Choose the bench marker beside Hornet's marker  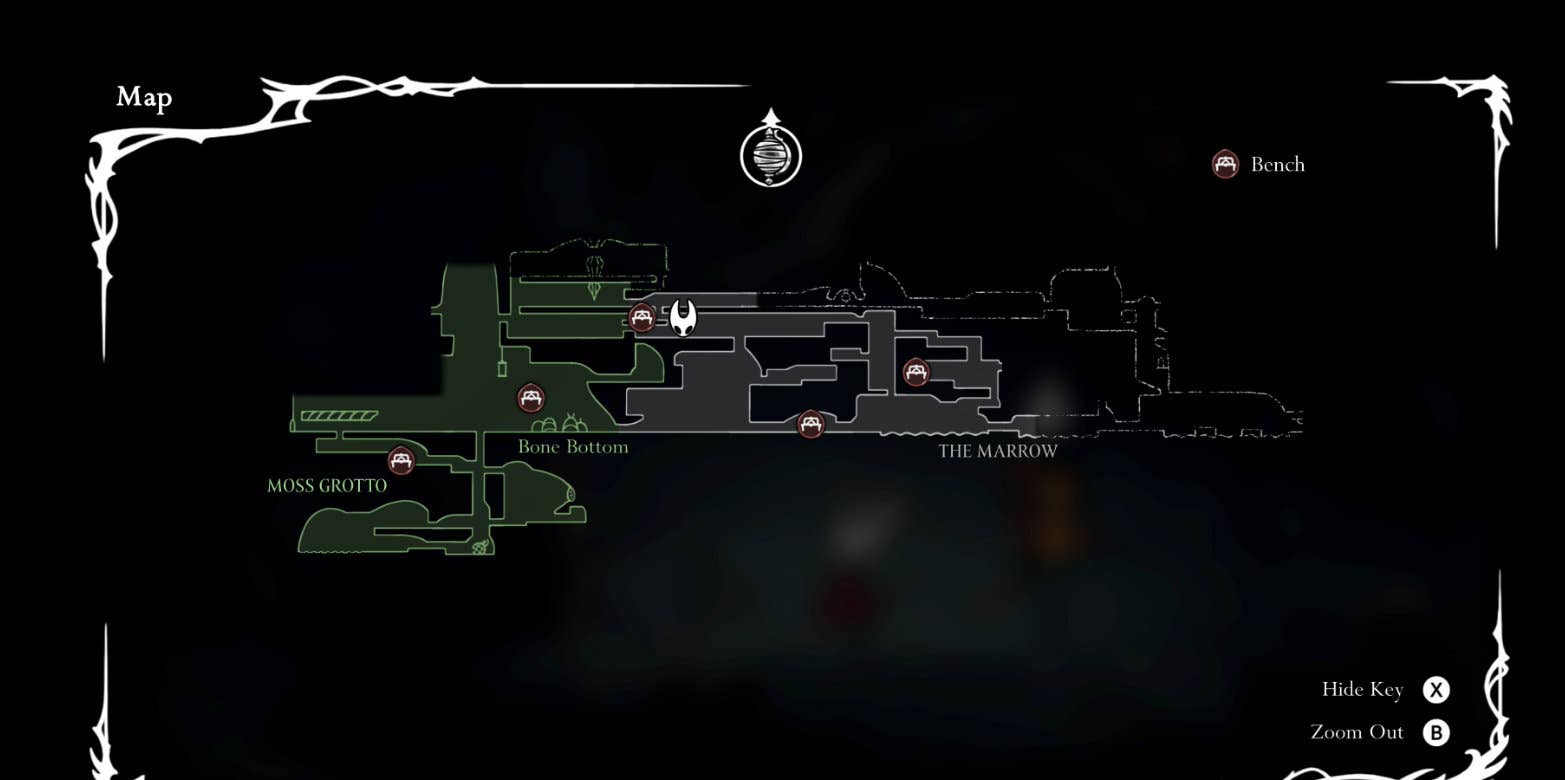642,318
